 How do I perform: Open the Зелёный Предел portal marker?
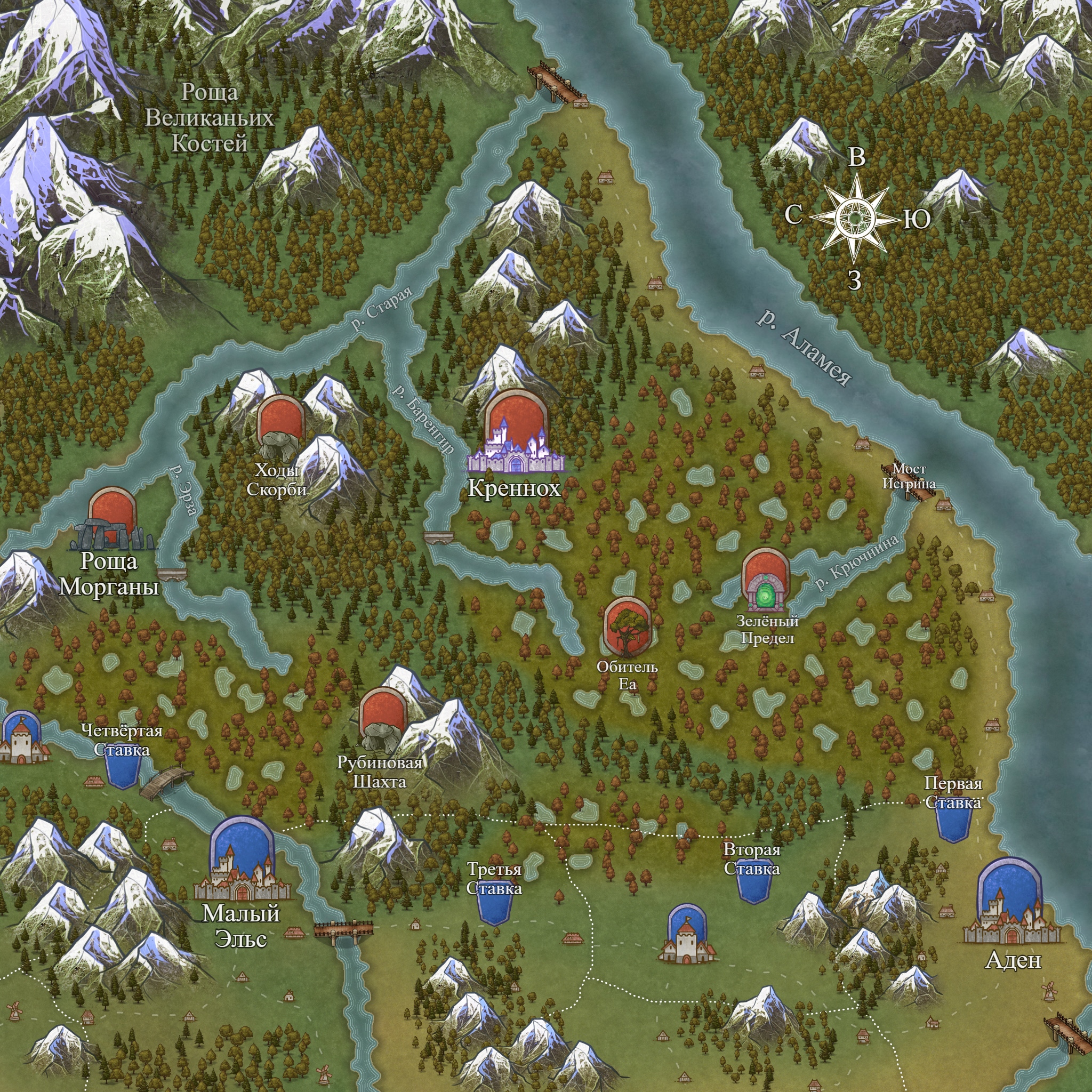click(x=765, y=581)
